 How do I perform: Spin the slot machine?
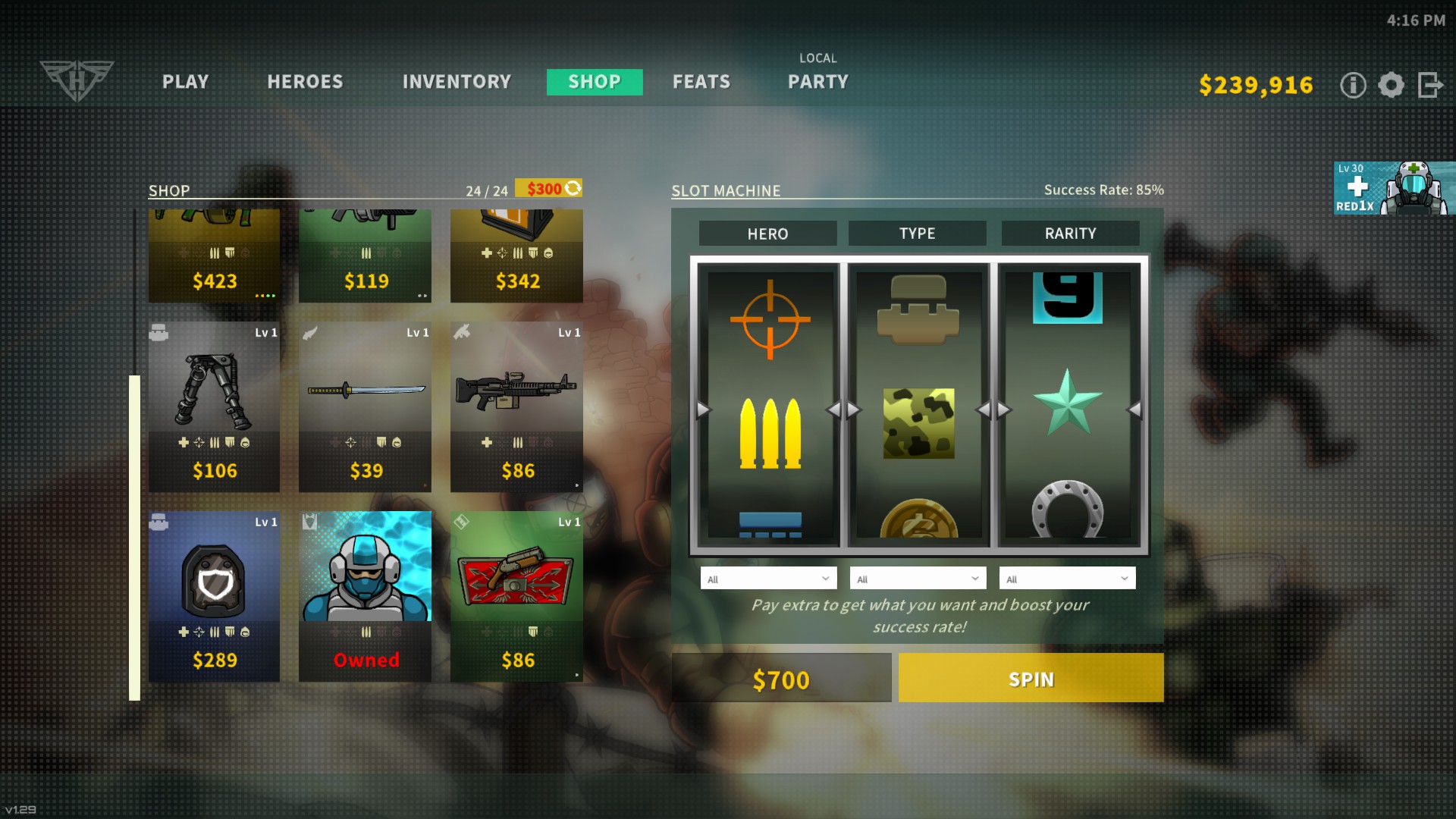click(1031, 678)
